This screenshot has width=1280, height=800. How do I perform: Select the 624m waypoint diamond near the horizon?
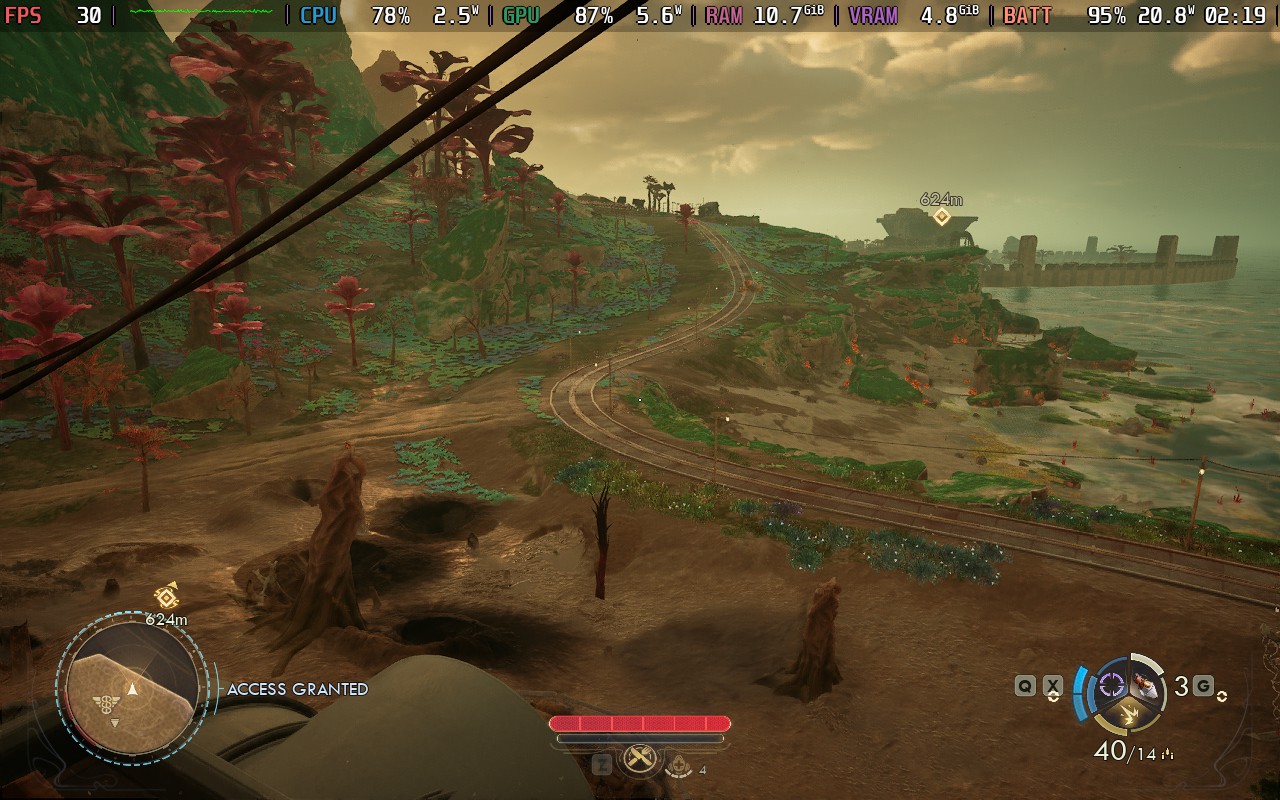(941, 216)
